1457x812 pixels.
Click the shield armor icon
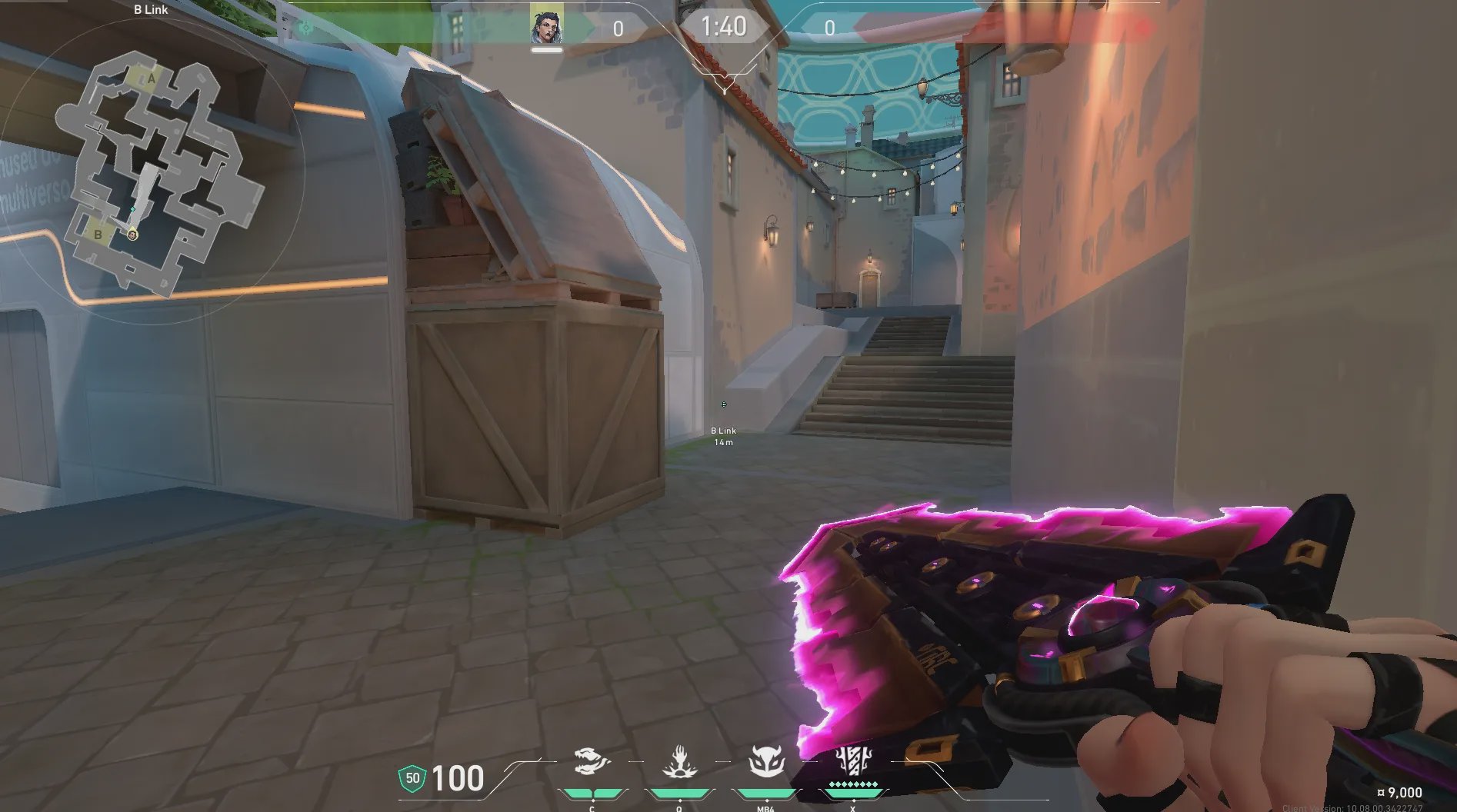pyautogui.click(x=412, y=778)
